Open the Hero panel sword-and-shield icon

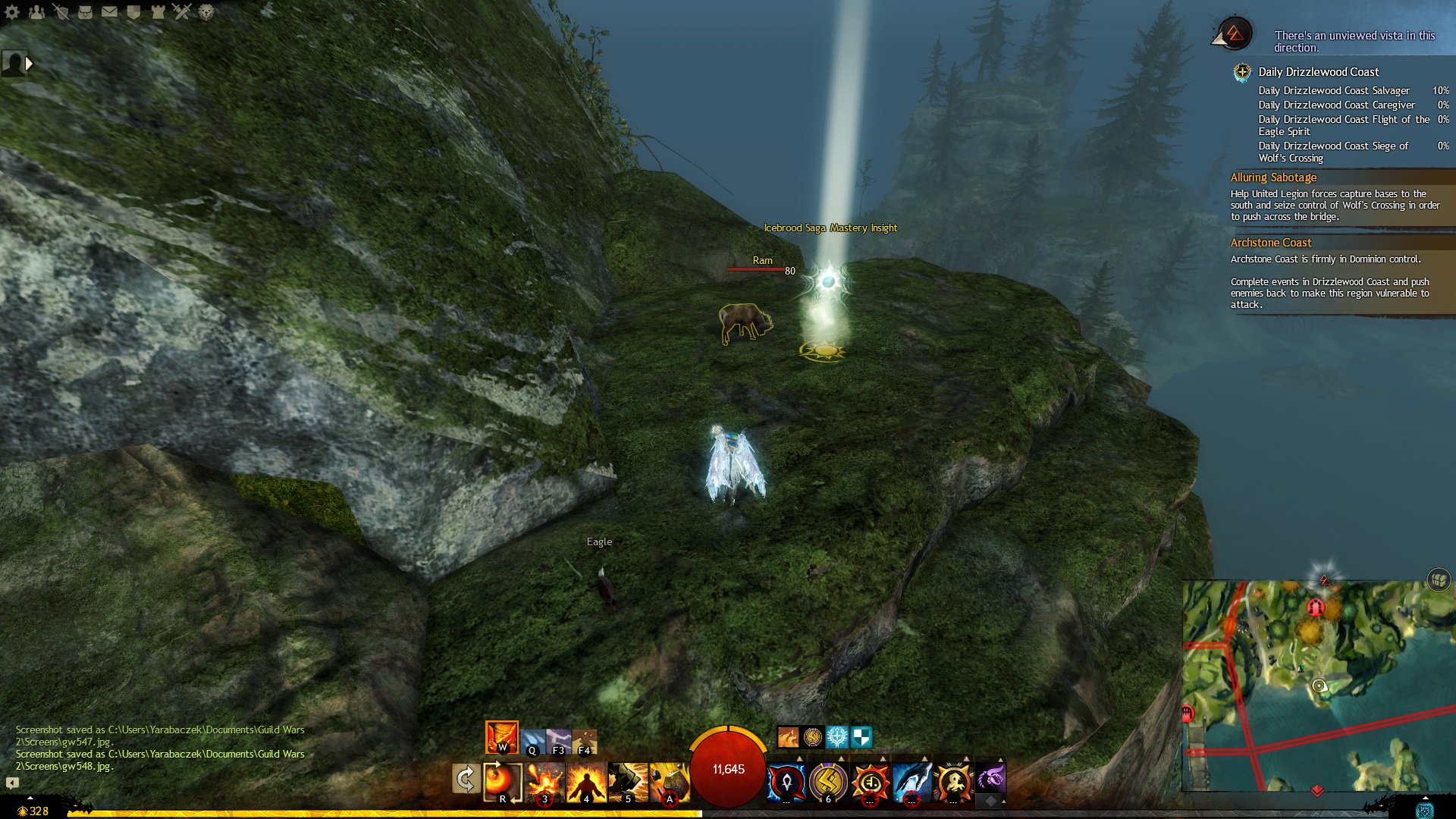point(61,12)
